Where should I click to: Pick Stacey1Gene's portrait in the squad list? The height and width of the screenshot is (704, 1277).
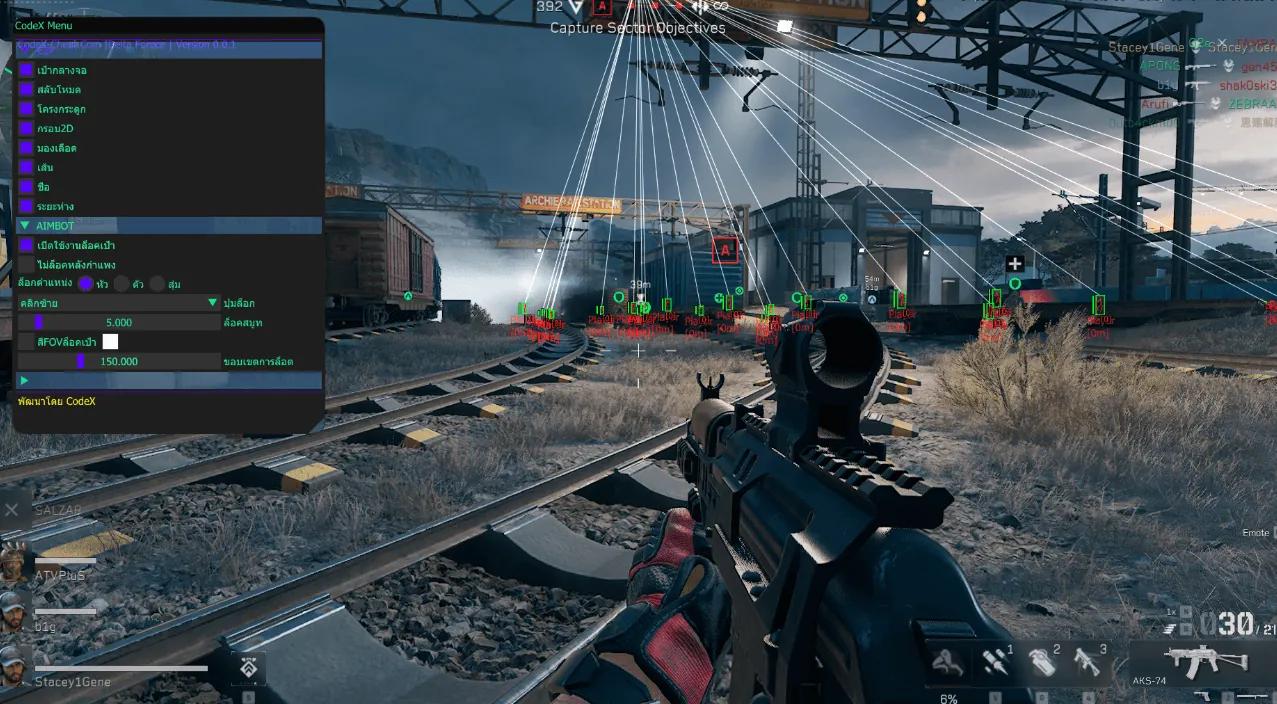14,663
